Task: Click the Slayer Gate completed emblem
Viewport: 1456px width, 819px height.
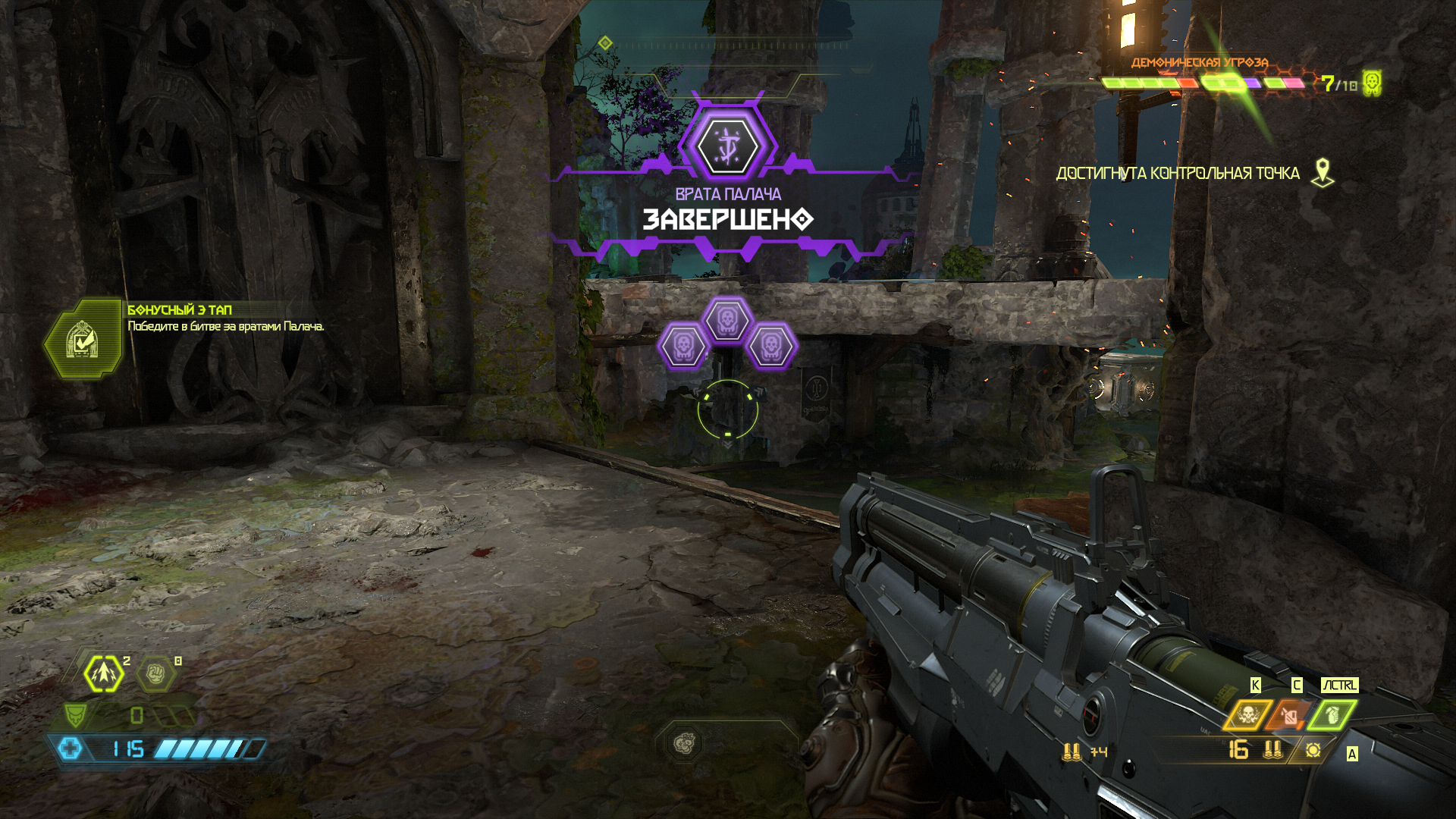Action: click(727, 146)
